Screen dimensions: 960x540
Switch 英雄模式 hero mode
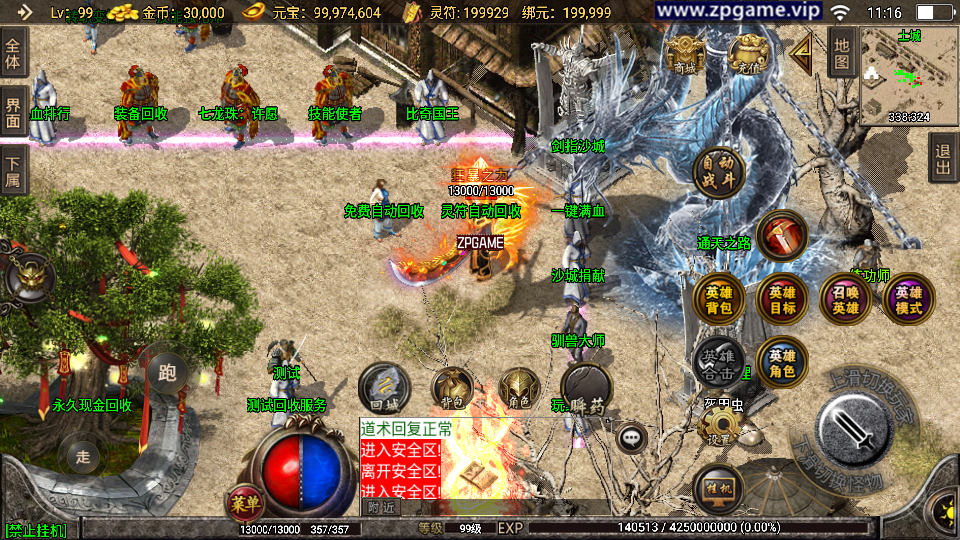click(x=908, y=299)
